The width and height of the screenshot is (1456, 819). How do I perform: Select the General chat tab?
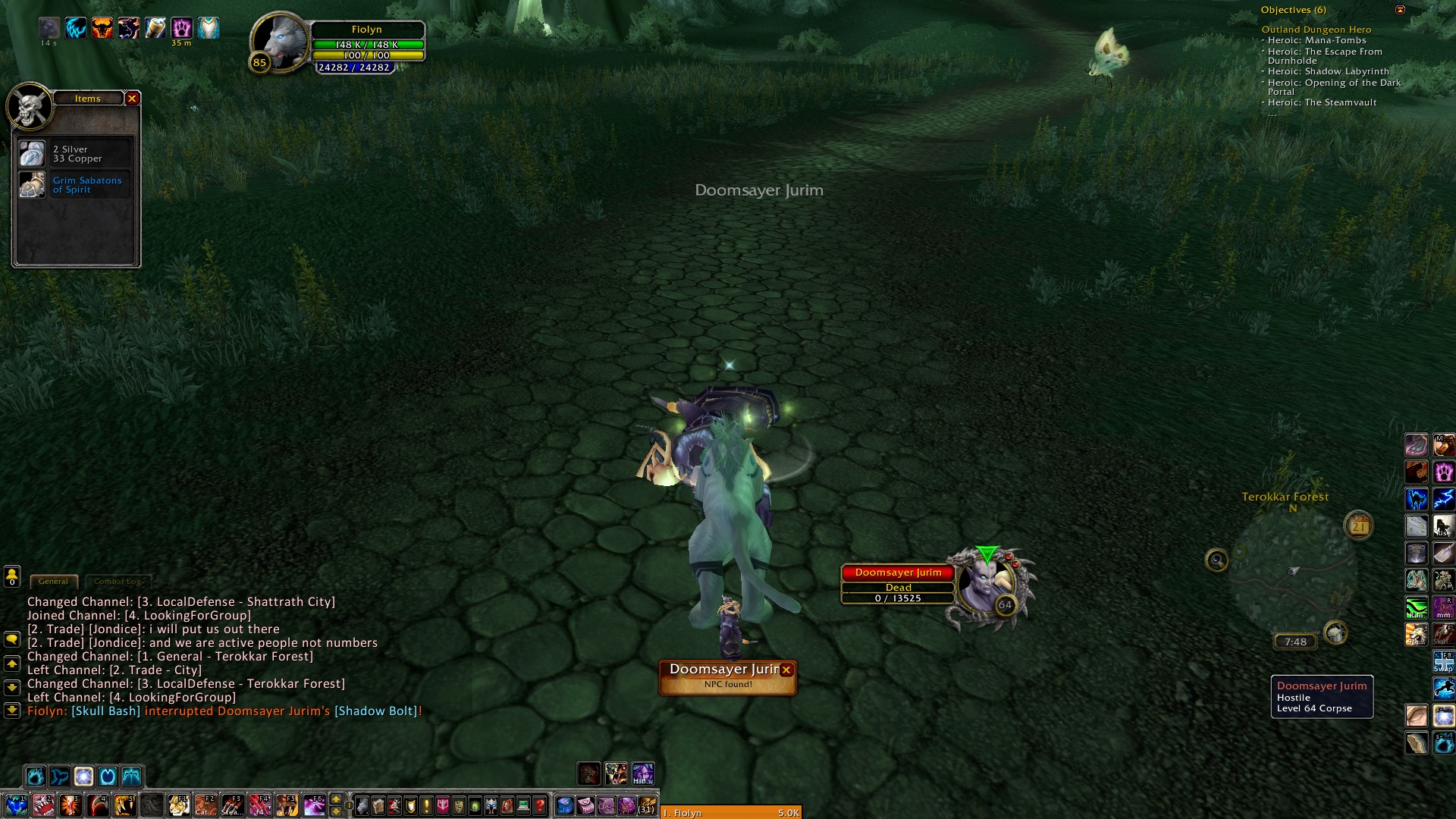click(53, 582)
